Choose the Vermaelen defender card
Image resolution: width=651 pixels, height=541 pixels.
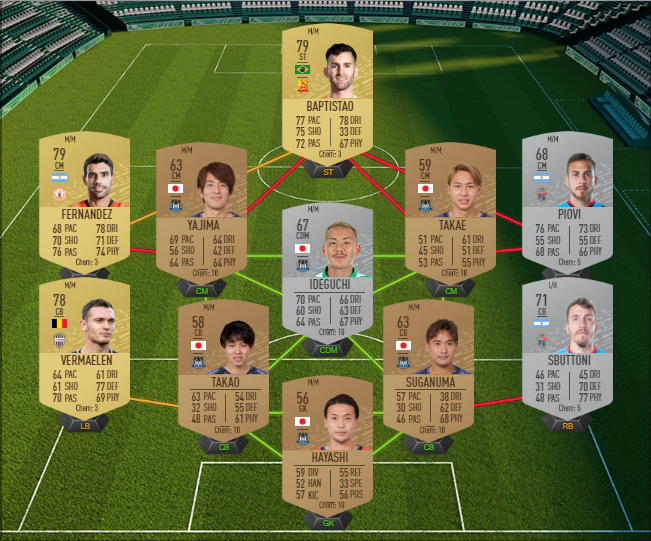pyautogui.click(x=84, y=342)
